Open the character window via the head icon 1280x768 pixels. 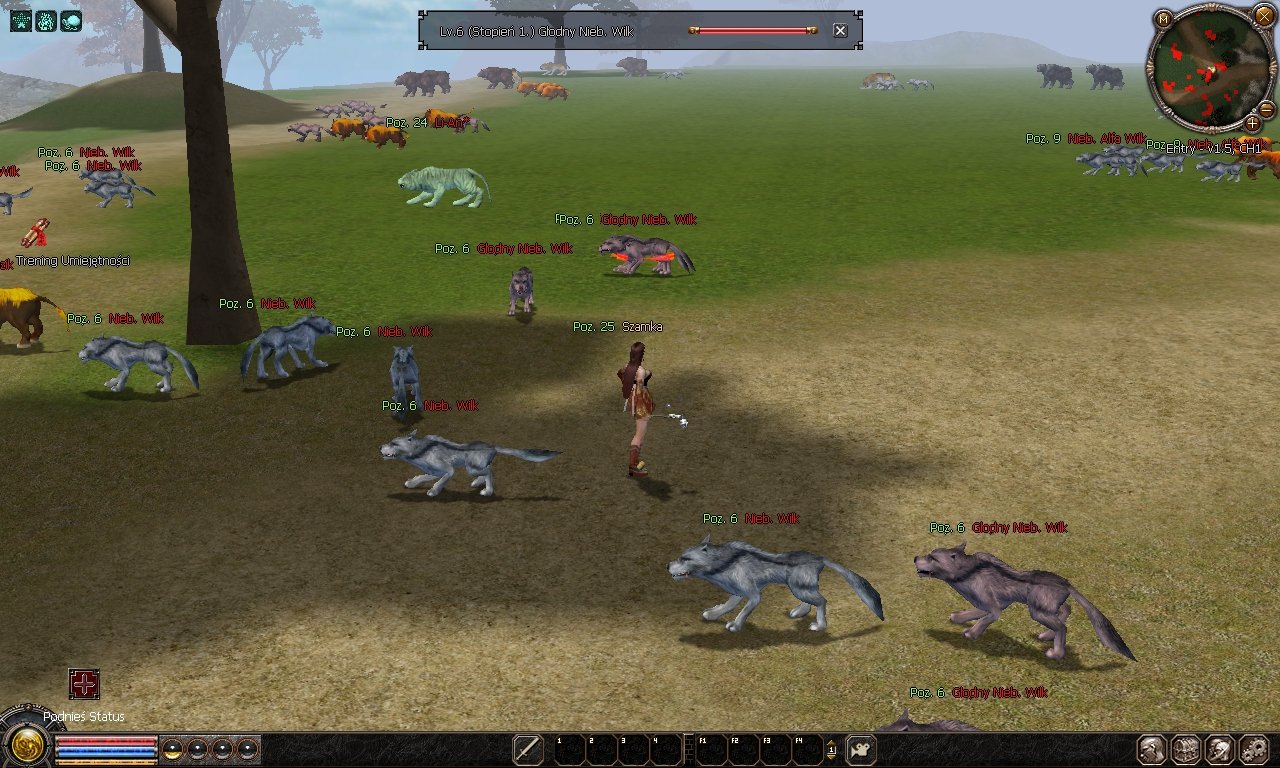pos(1153,749)
